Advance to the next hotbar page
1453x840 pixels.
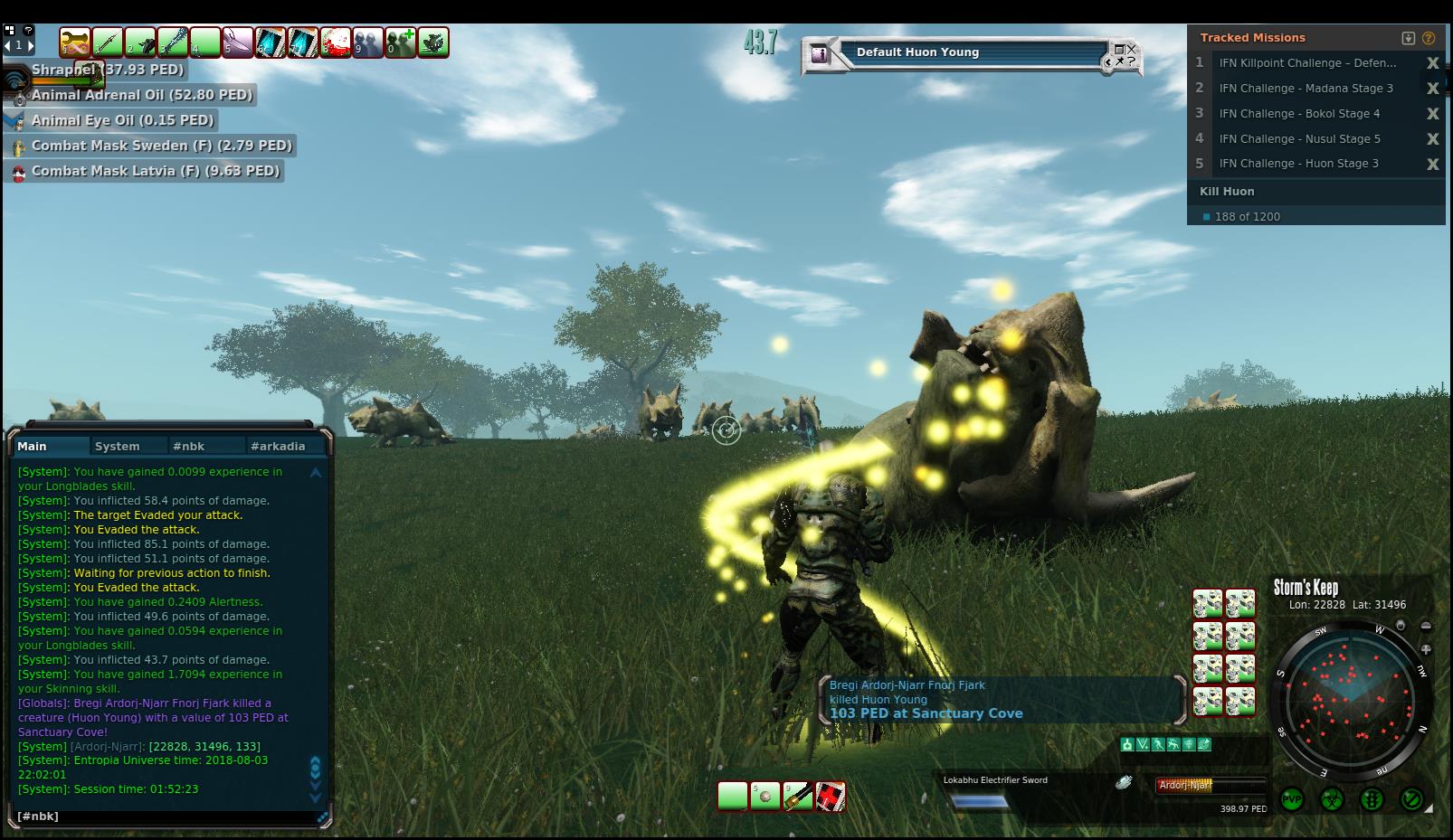coord(31,44)
